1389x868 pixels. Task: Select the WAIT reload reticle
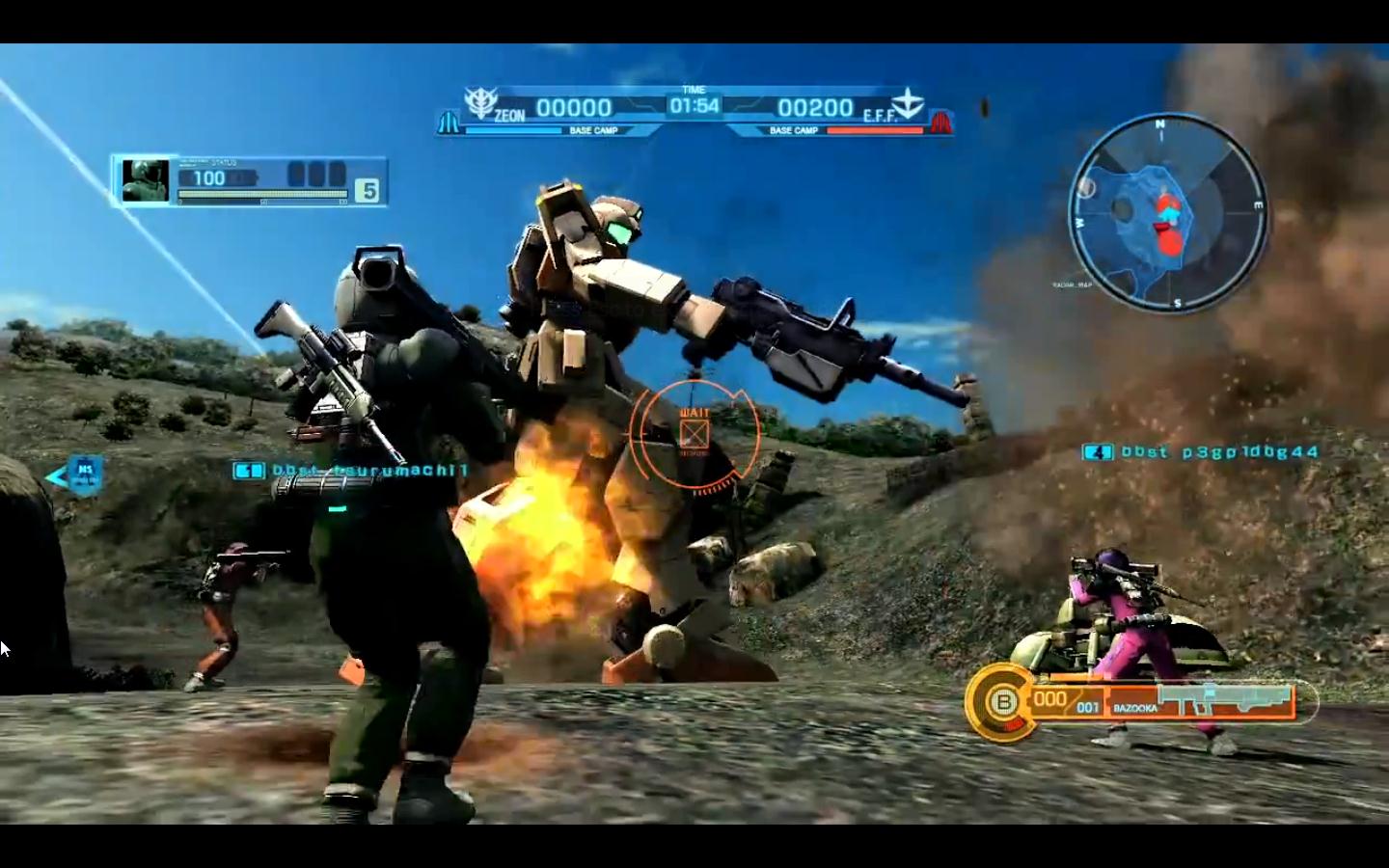(x=695, y=431)
